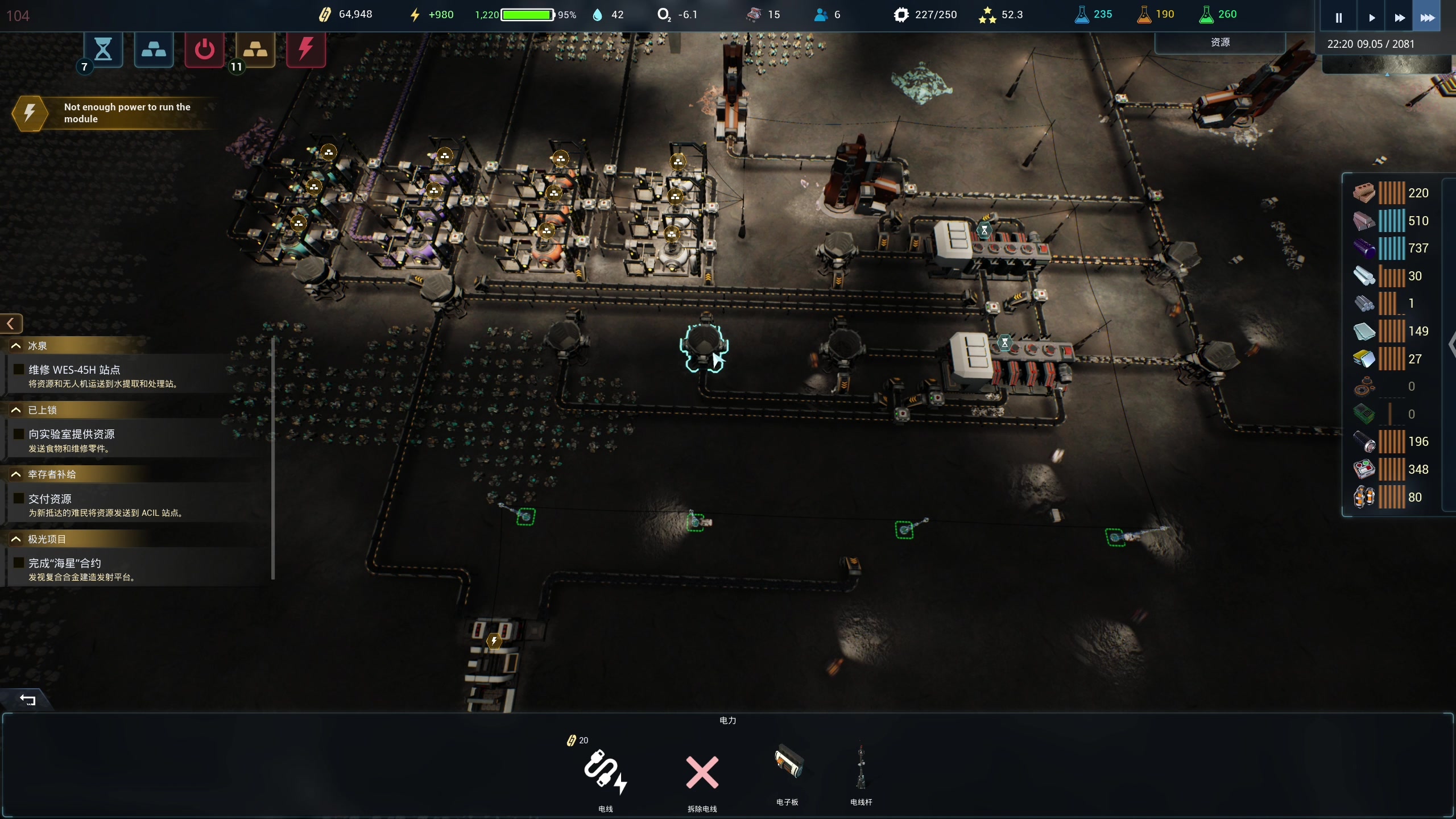Hide the quest panel with the arrow
Screen dimensions: 1456x819
tap(11, 324)
